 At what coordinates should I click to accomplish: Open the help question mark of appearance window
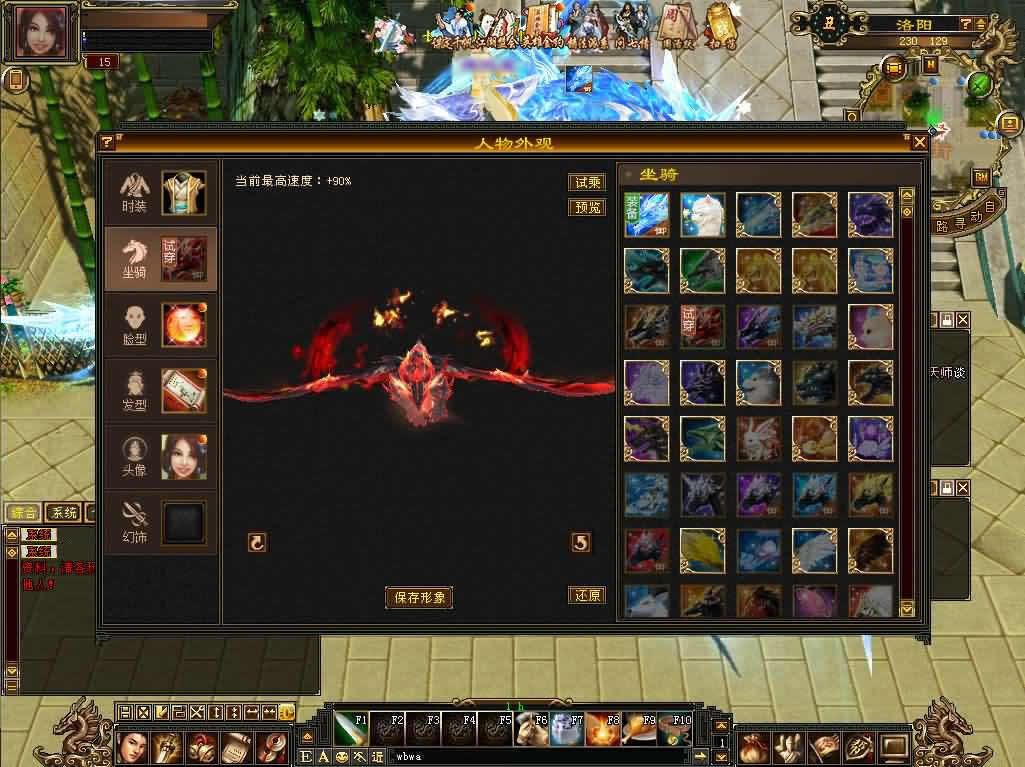pyautogui.click(x=107, y=143)
